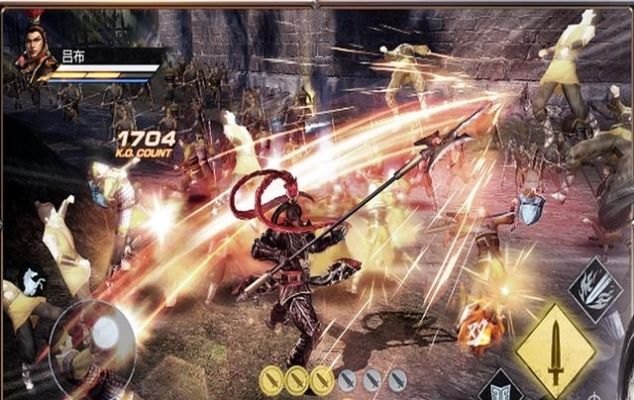This screenshot has height=400, width=634.
Task: Click the white horse mount icon
Action: click(33, 283)
